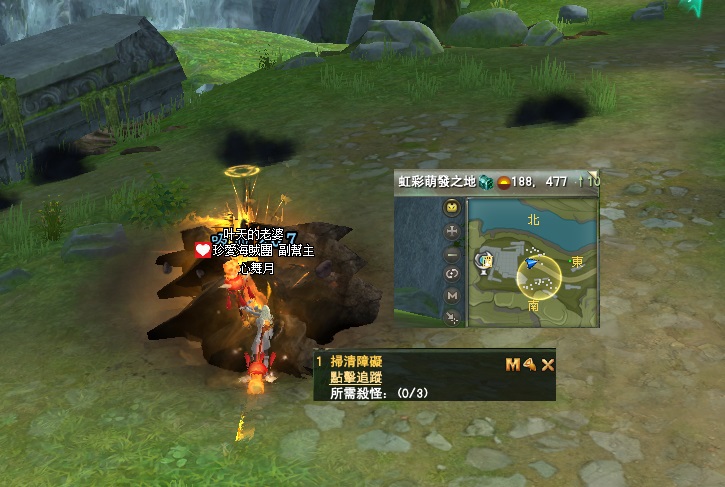Click the diagonal arrow minimap button
The image size is (725, 487).
coord(452,317)
